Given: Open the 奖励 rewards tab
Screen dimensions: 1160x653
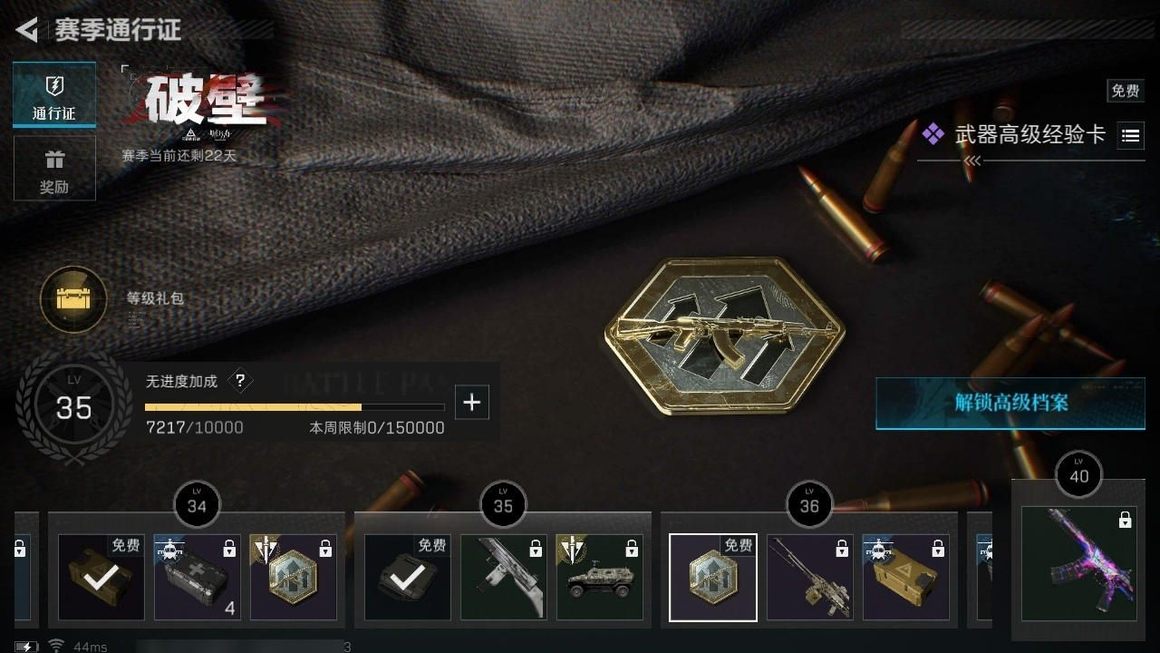Looking at the screenshot, I should pyautogui.click(x=54, y=168).
